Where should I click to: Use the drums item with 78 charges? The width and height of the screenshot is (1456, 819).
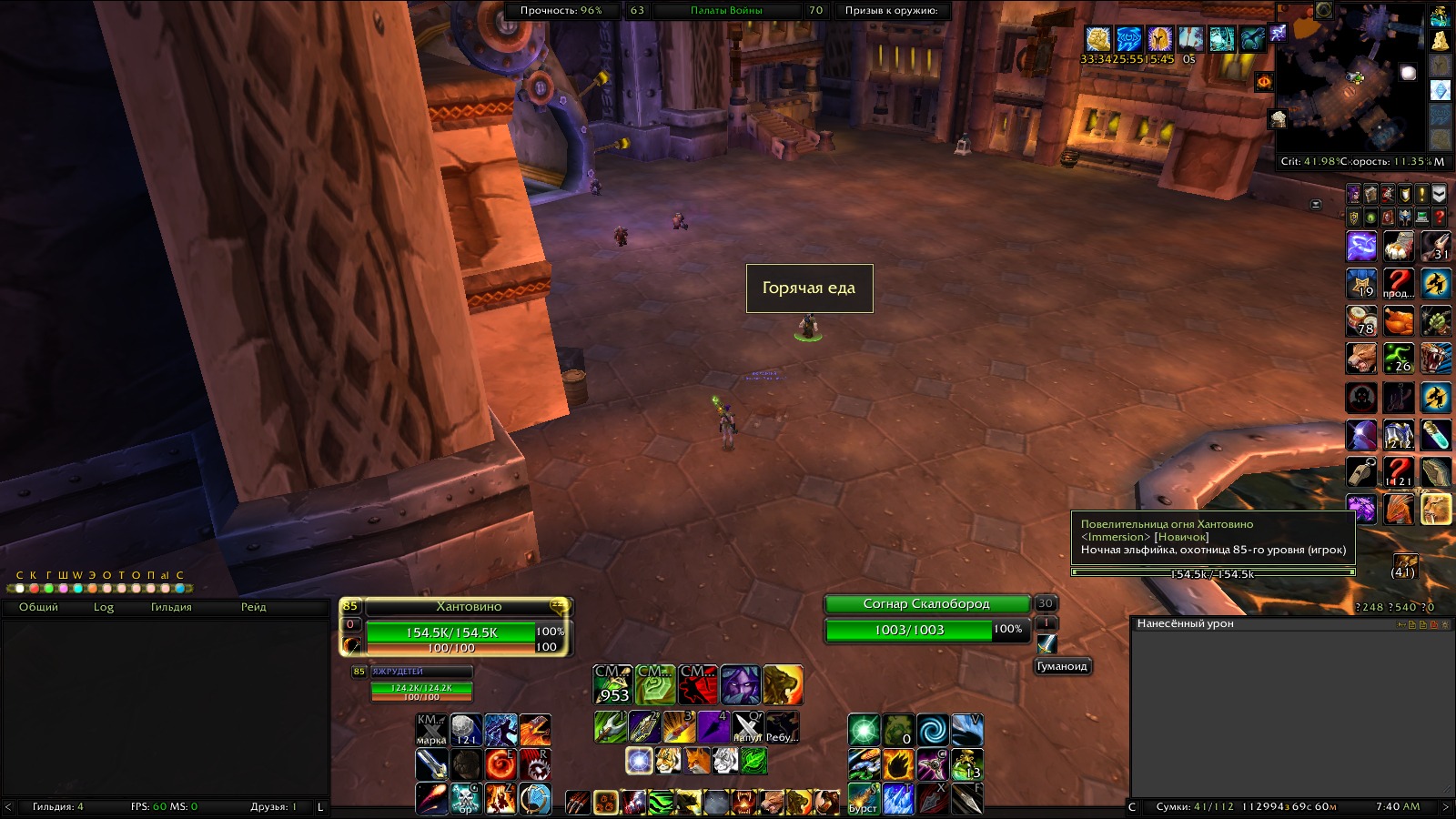pyautogui.click(x=1361, y=321)
